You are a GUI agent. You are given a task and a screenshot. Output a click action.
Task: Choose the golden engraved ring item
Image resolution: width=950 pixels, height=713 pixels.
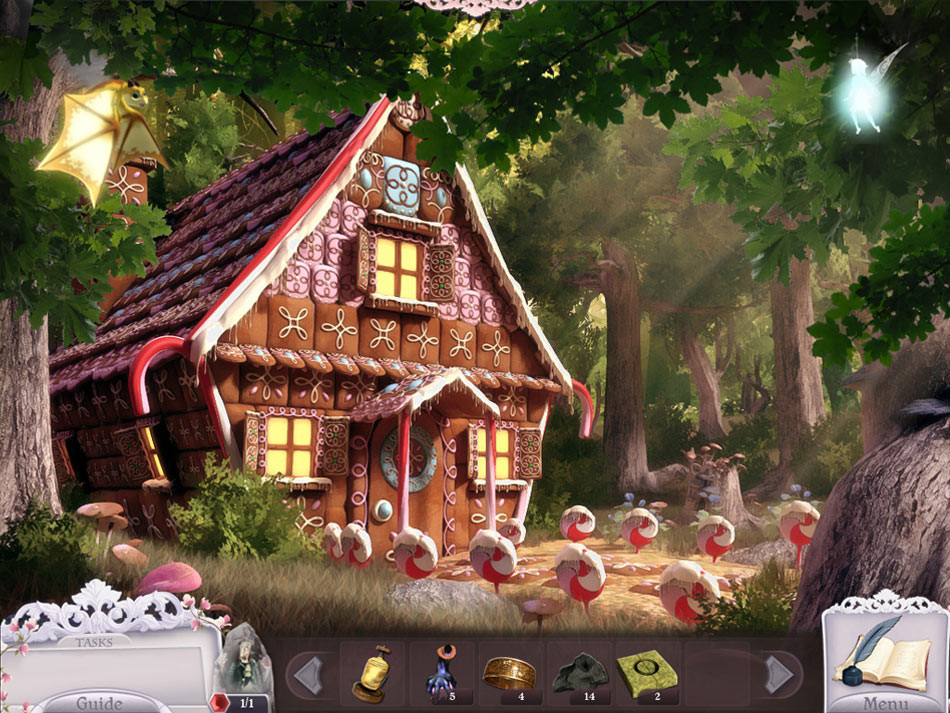coord(509,673)
